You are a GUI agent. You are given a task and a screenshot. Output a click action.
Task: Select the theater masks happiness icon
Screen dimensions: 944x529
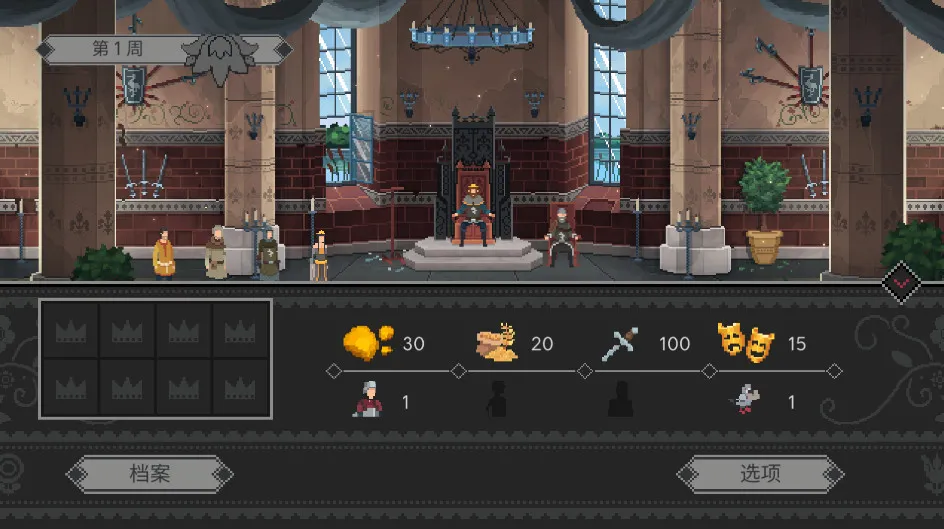click(746, 343)
